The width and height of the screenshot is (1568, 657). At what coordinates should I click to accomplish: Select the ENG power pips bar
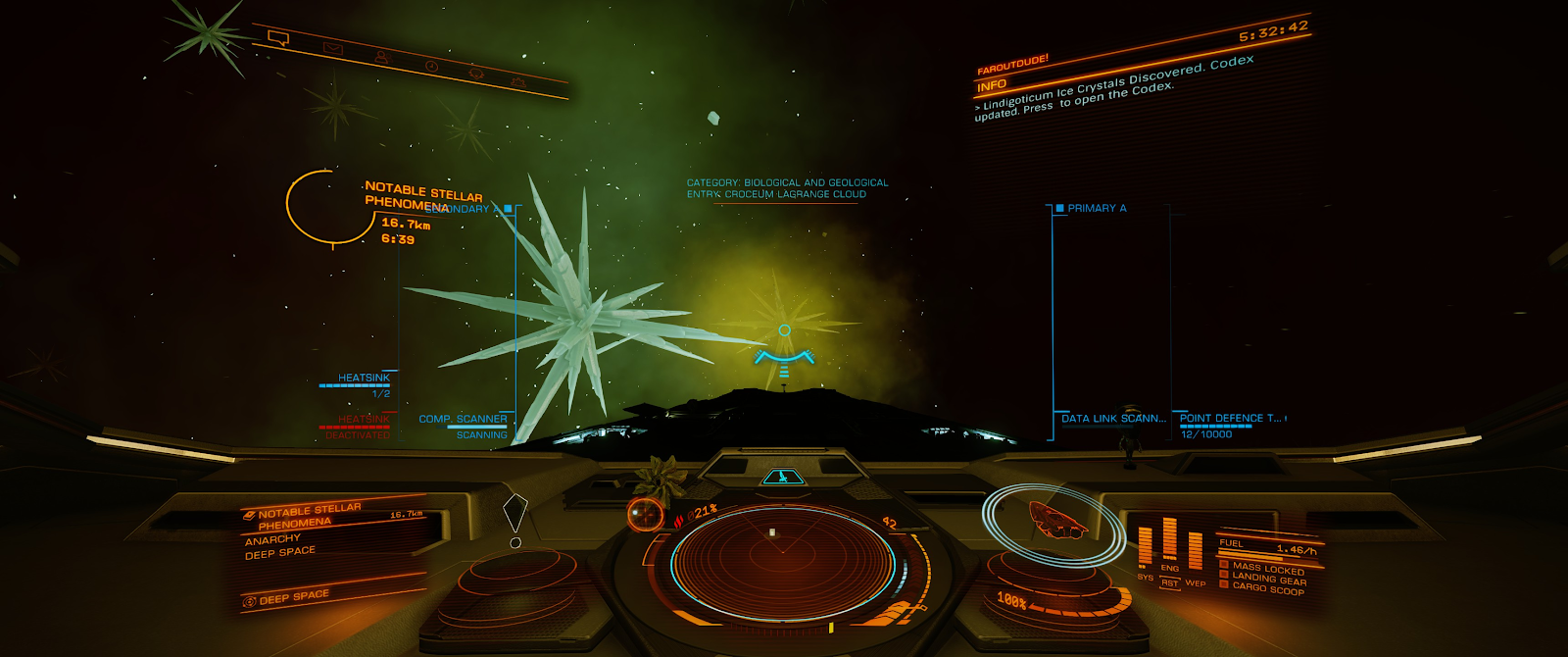(x=1169, y=539)
